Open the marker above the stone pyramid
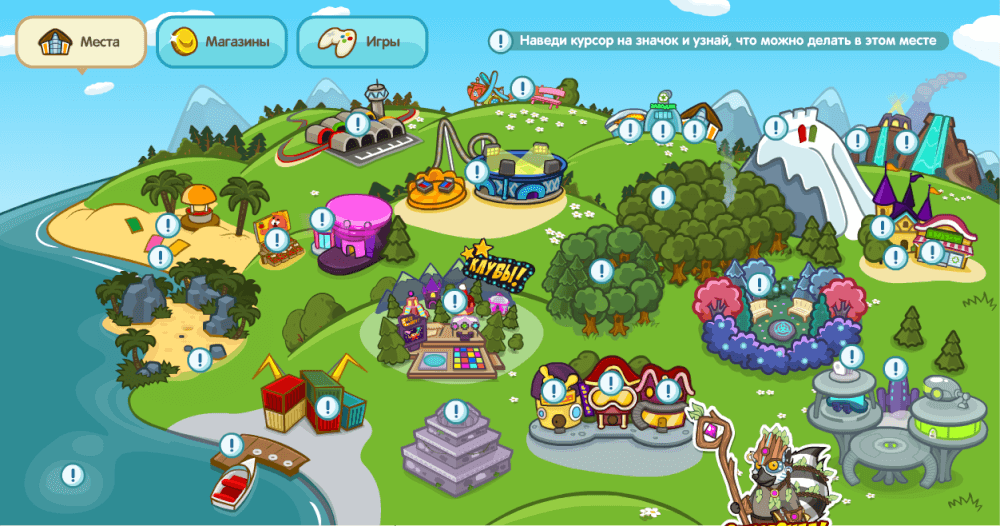 [456, 411]
